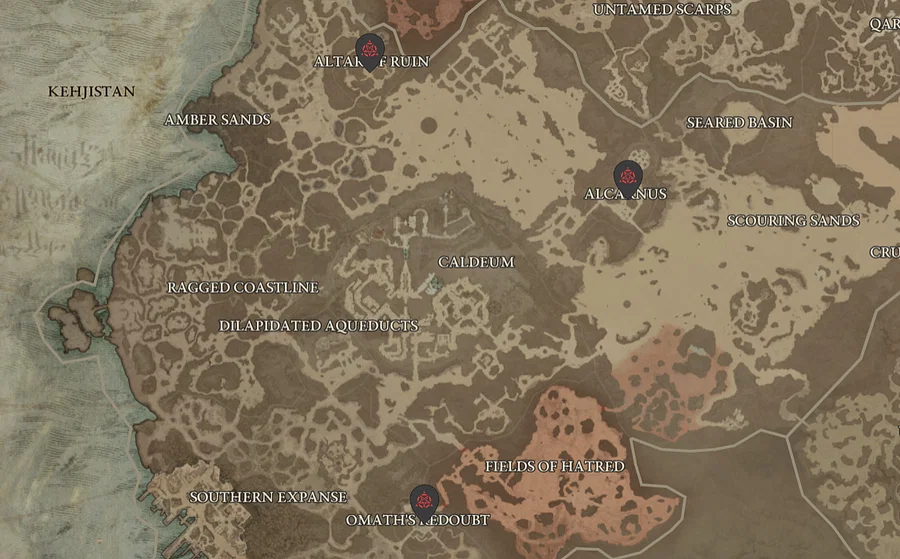Open the Omath's Redoubt marker
This screenshot has width=900, height=559.
point(424,500)
